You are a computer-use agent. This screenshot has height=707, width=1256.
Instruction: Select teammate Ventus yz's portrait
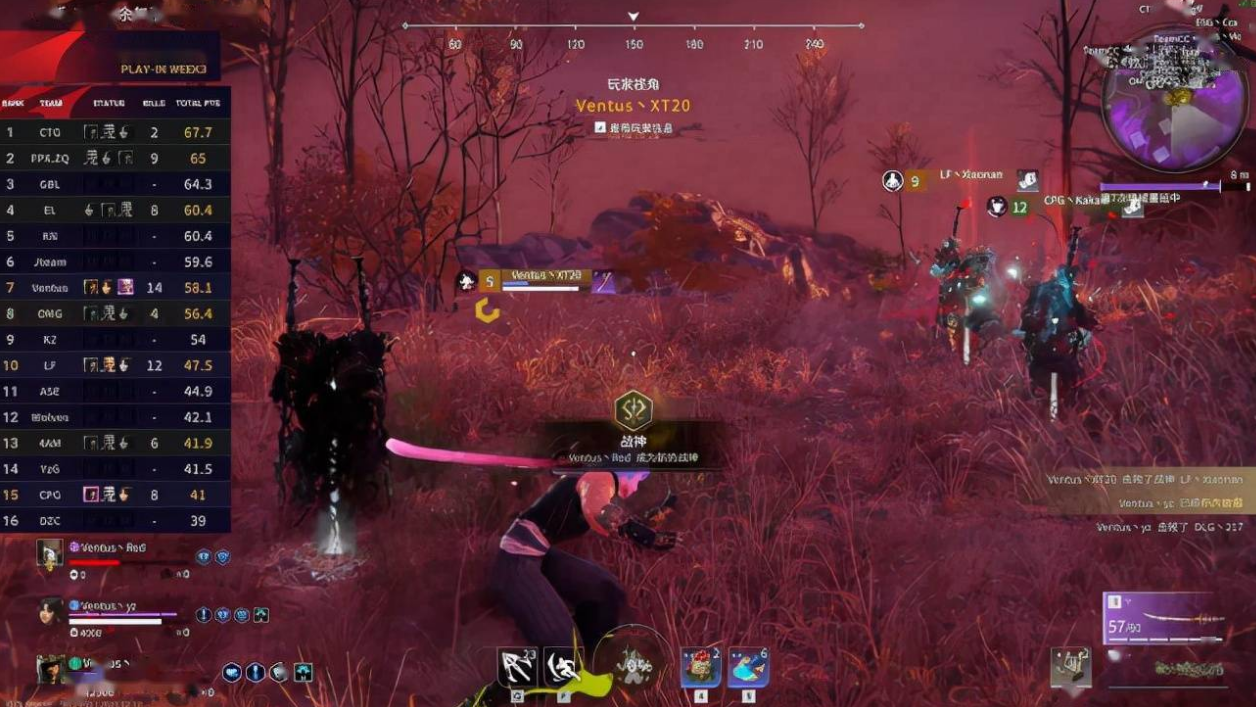[x=51, y=612]
